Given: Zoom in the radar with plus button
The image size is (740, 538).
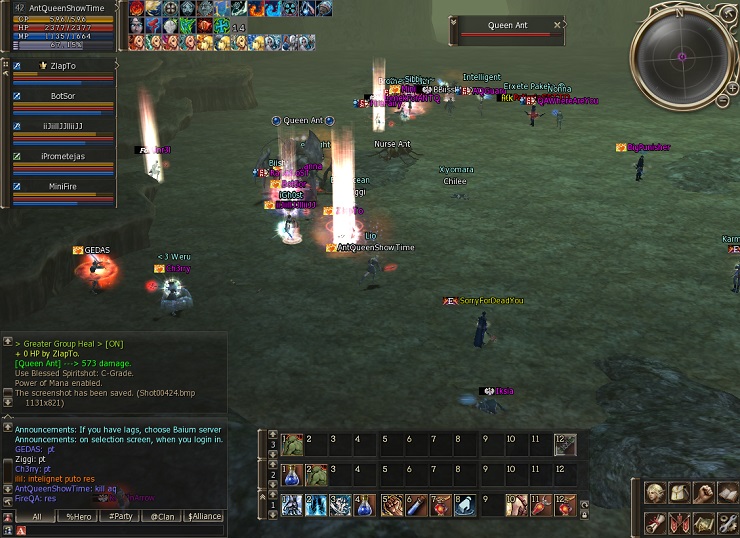Looking at the screenshot, I should (x=733, y=88).
